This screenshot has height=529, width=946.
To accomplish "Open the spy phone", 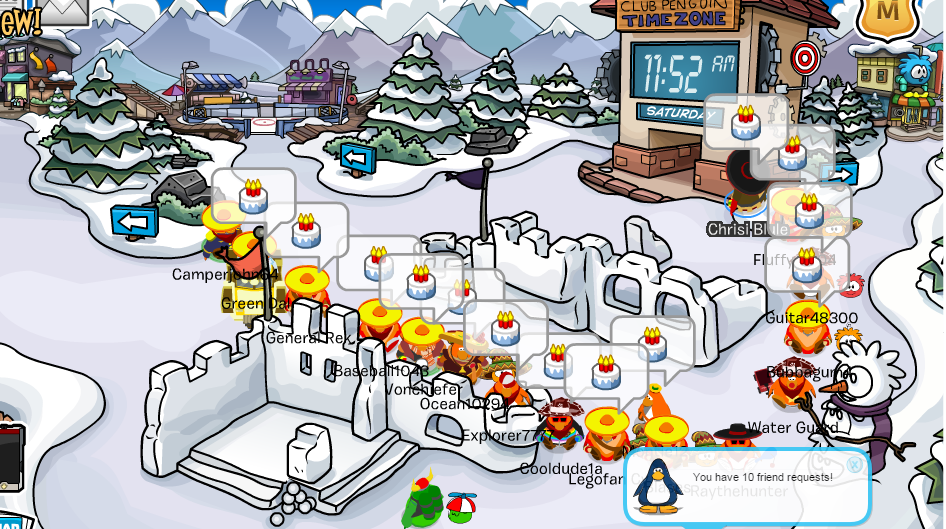I will (x=10, y=458).
